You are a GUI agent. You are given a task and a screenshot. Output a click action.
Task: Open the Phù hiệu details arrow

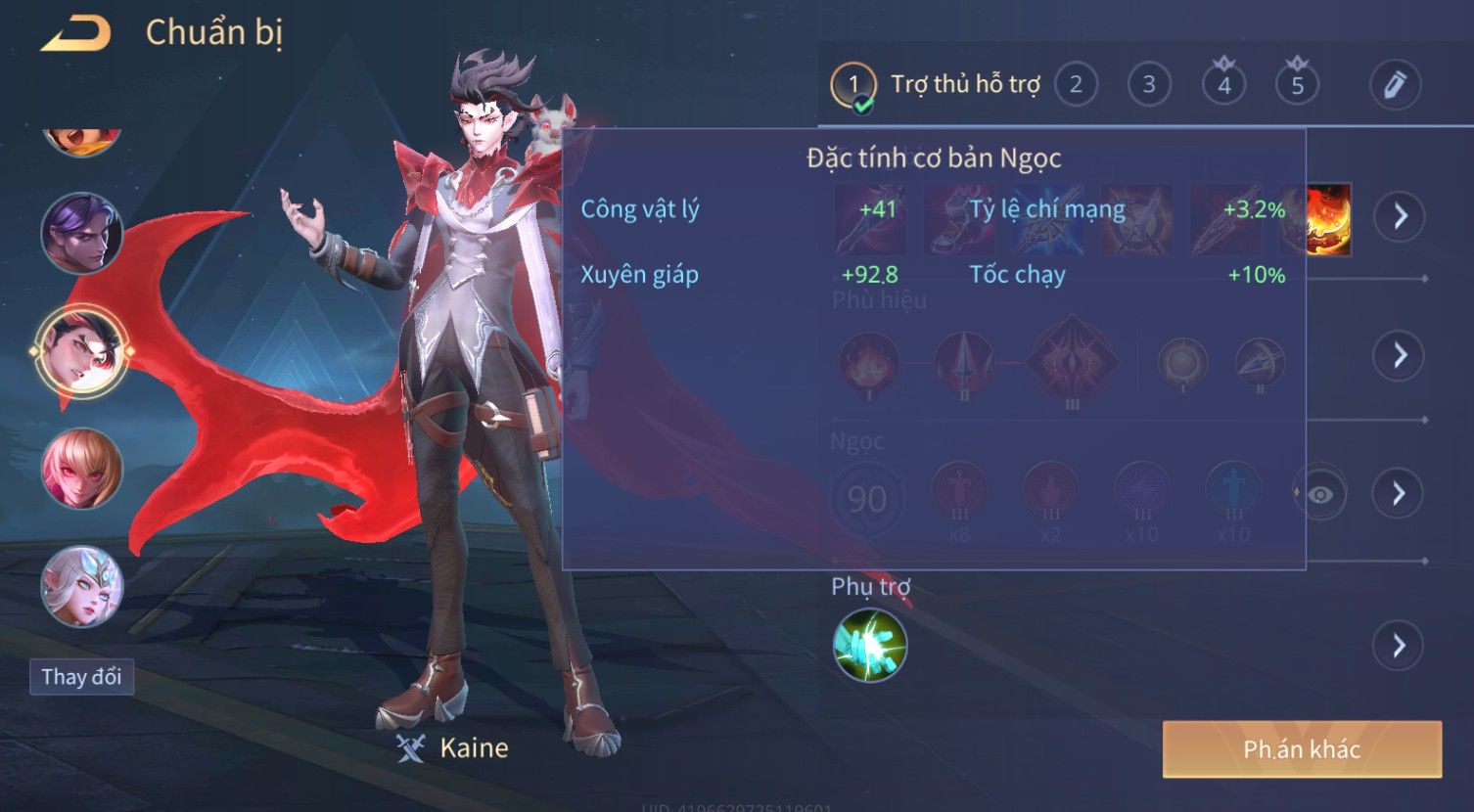click(x=1399, y=355)
